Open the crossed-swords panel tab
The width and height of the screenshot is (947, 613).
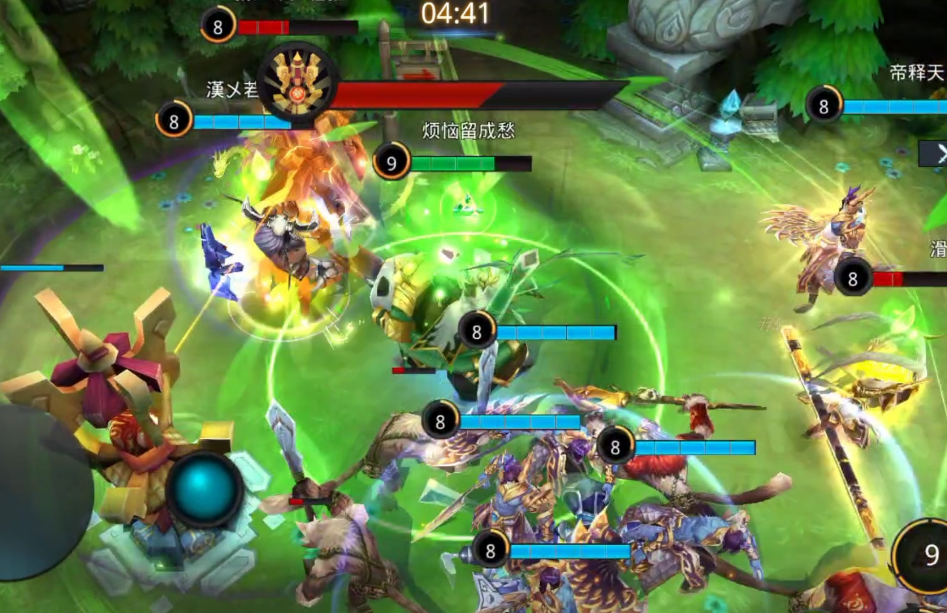point(935,153)
